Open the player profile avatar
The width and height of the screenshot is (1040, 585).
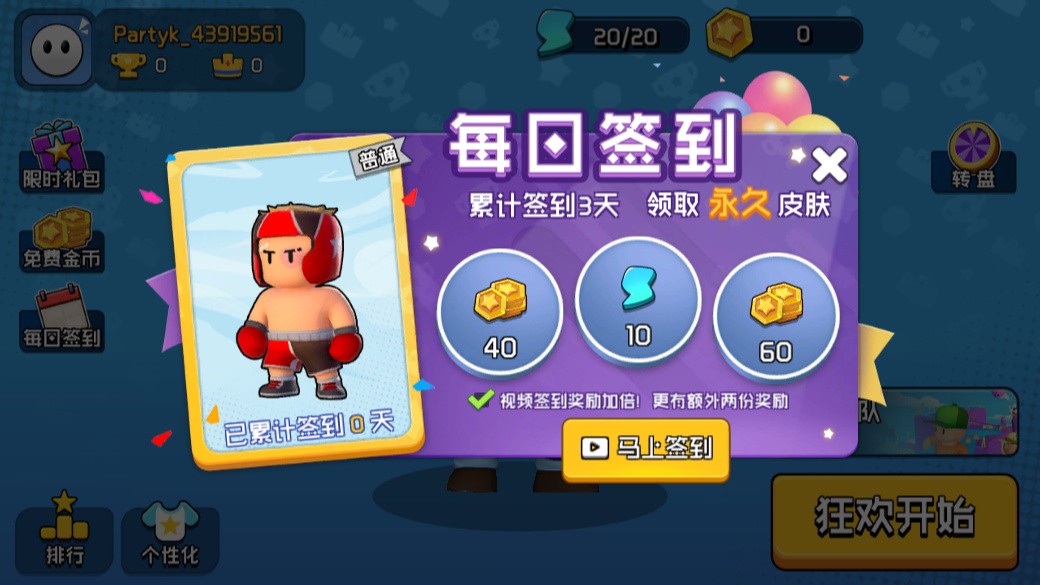pos(55,50)
